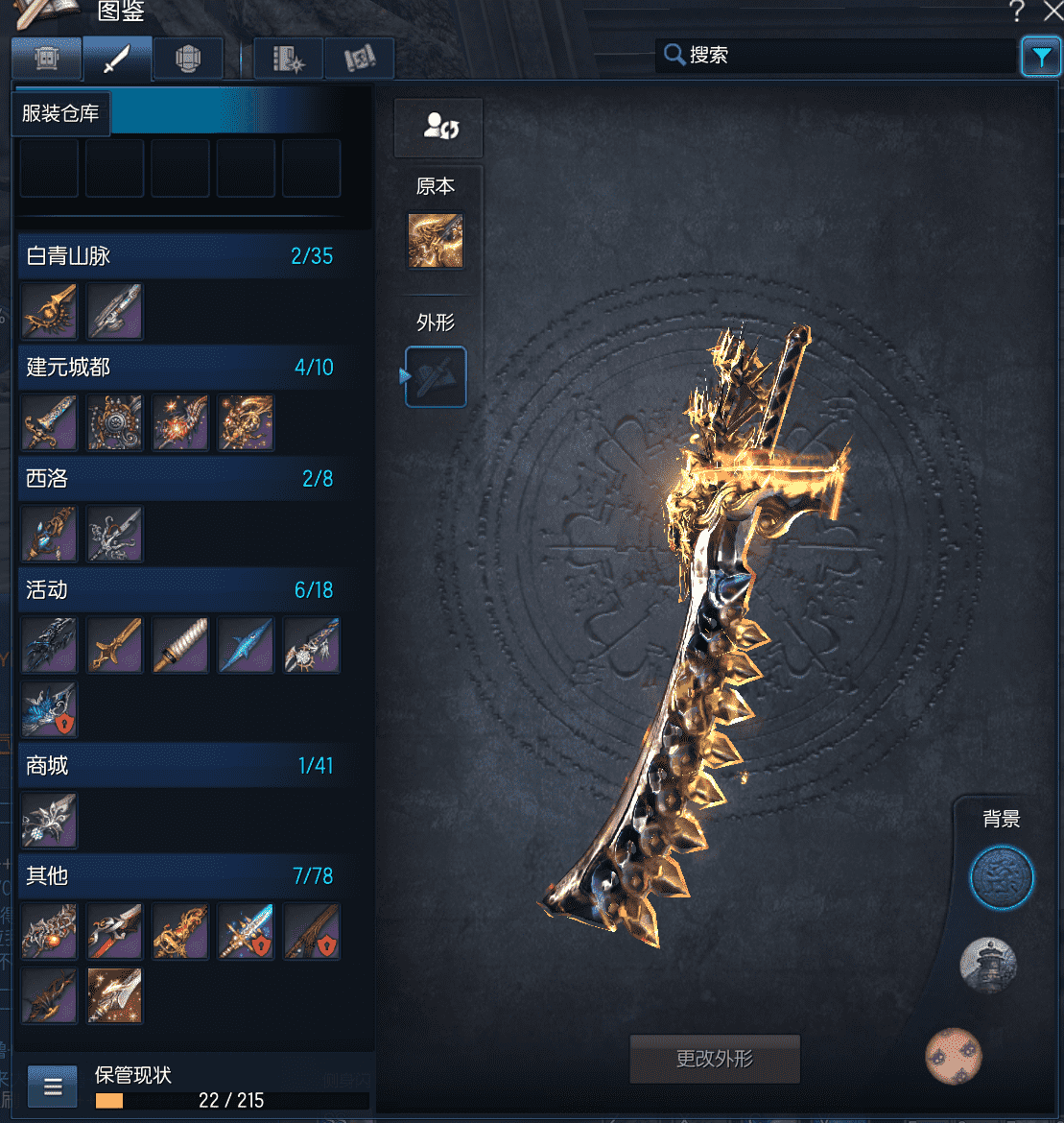1064x1123 pixels.
Task: Open the list menu beside 保管现状
Action: [x=53, y=1087]
